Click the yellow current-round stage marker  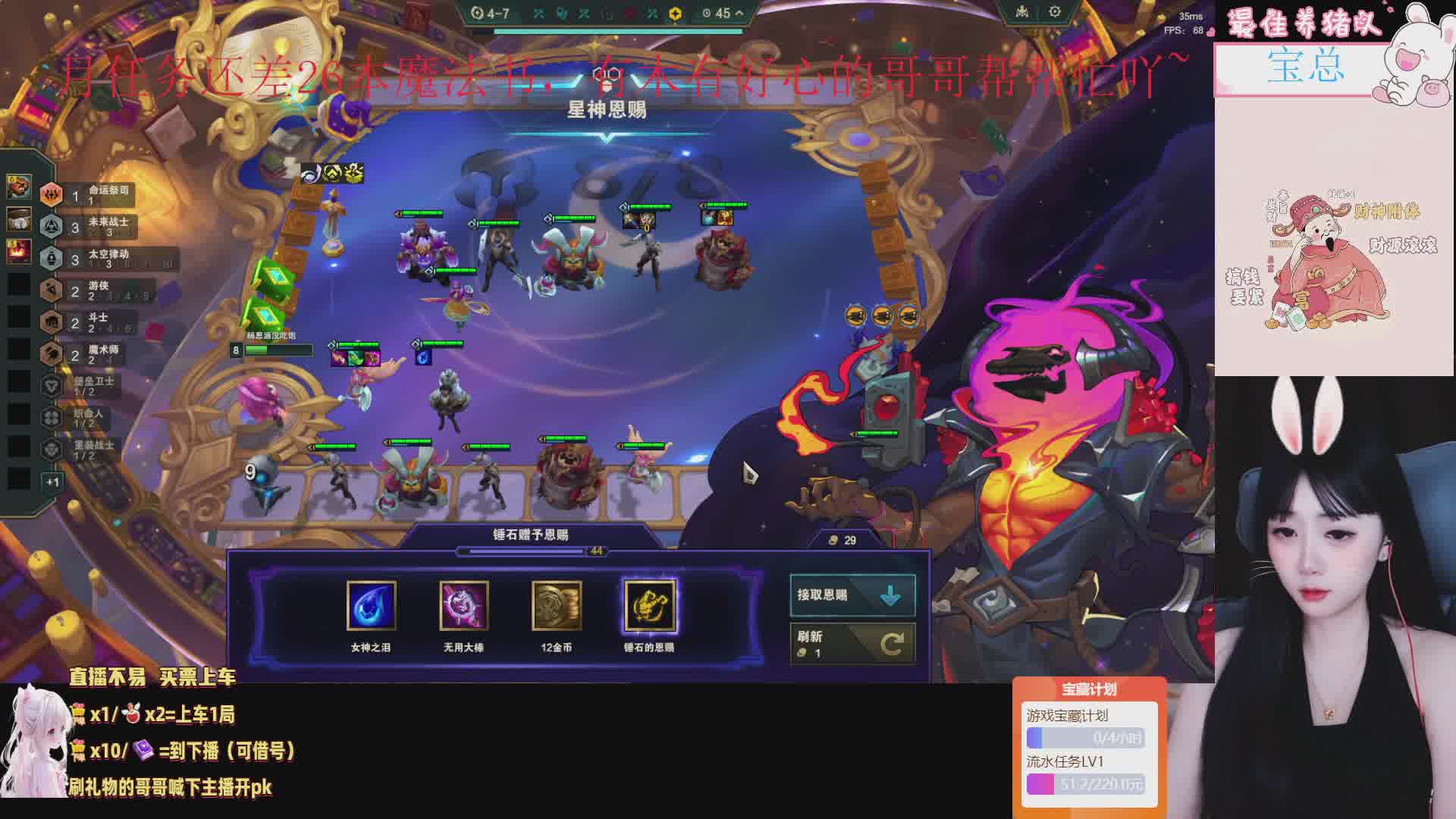click(x=675, y=14)
